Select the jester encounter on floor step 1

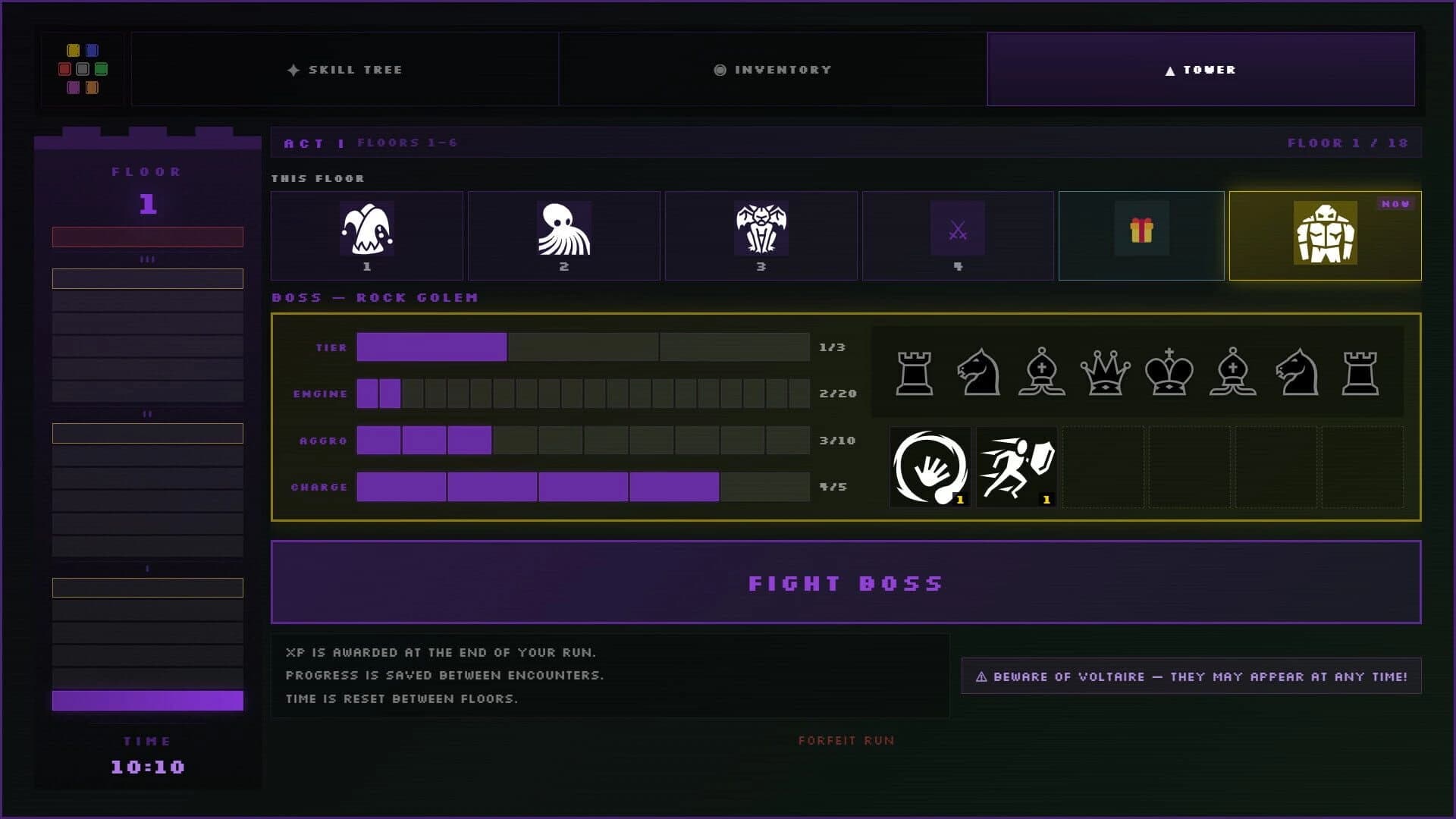[366, 235]
